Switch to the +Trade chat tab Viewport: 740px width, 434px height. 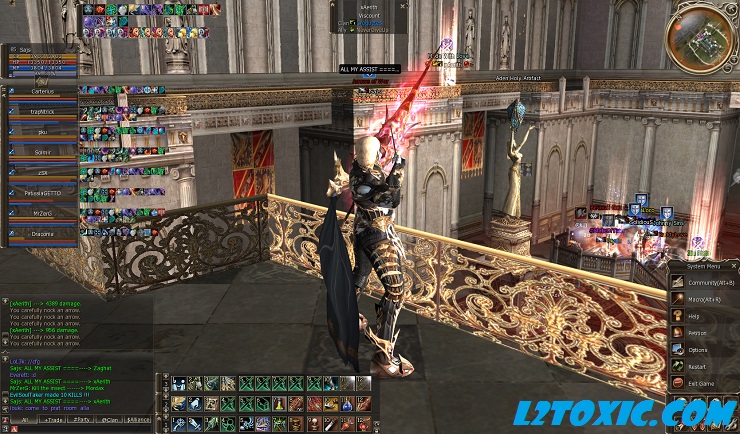coord(51,419)
